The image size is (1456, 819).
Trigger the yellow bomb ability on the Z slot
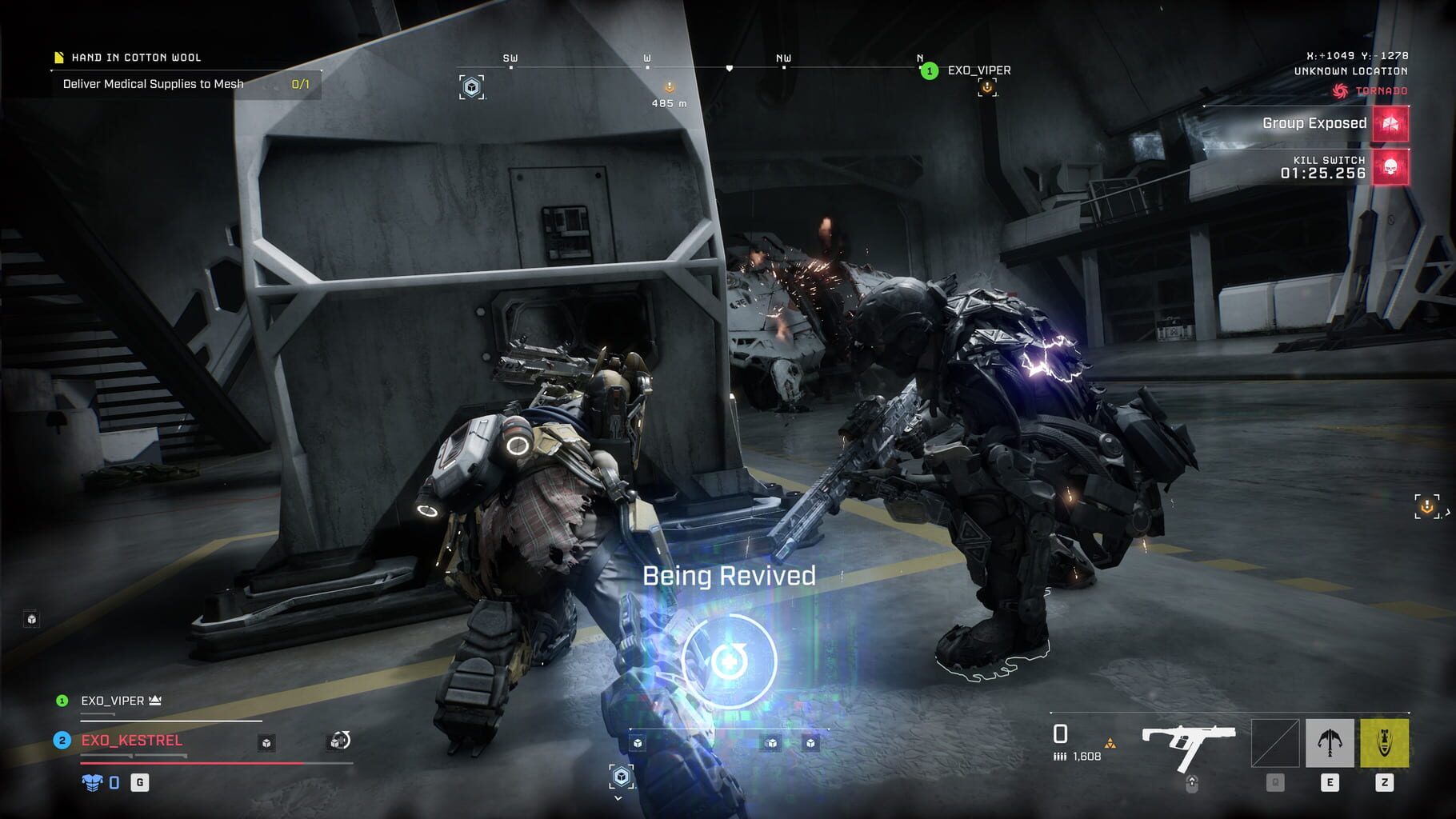point(1385,742)
